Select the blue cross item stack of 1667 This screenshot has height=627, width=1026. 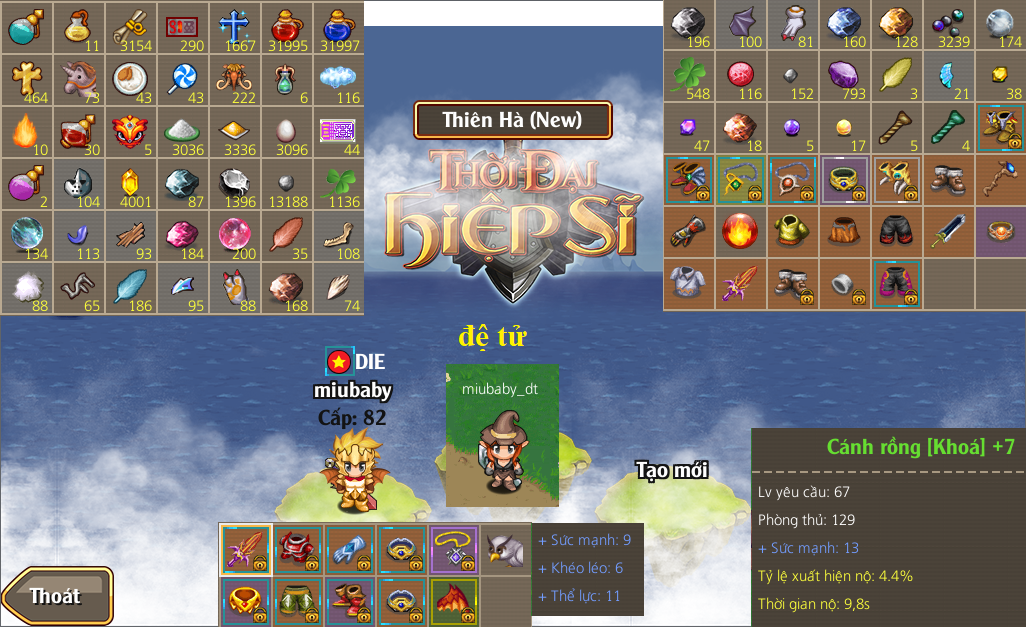234,27
